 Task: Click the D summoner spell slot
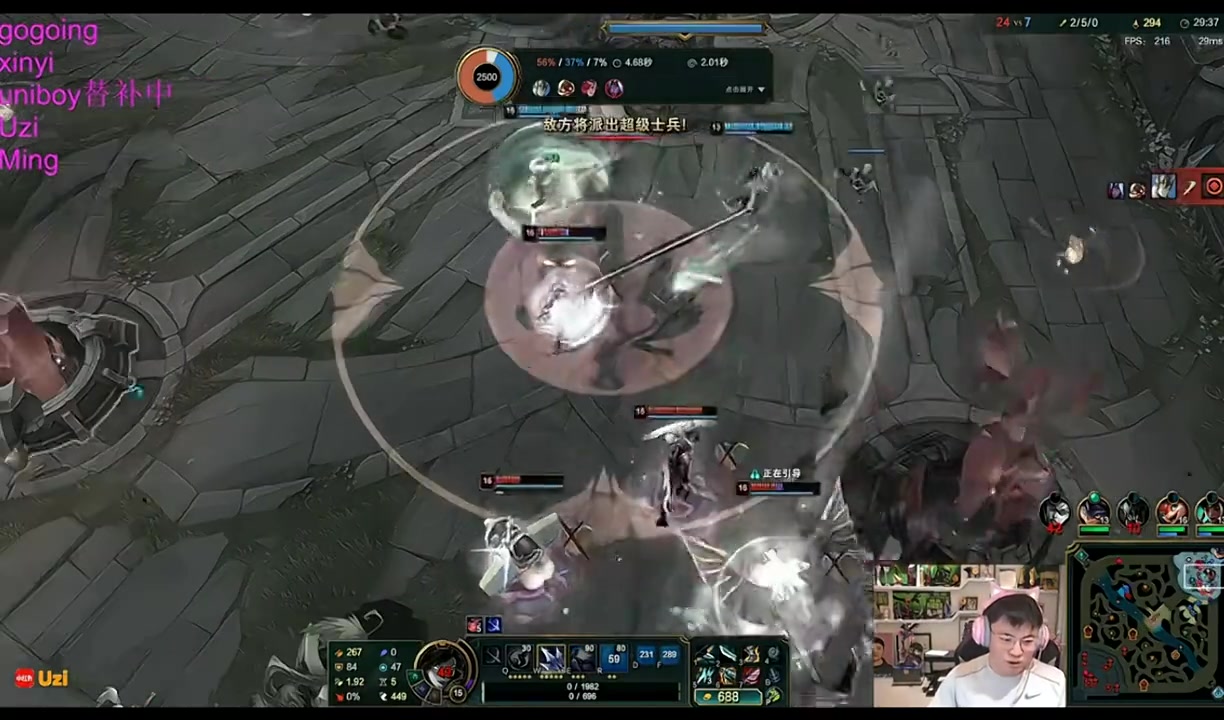[646, 656]
